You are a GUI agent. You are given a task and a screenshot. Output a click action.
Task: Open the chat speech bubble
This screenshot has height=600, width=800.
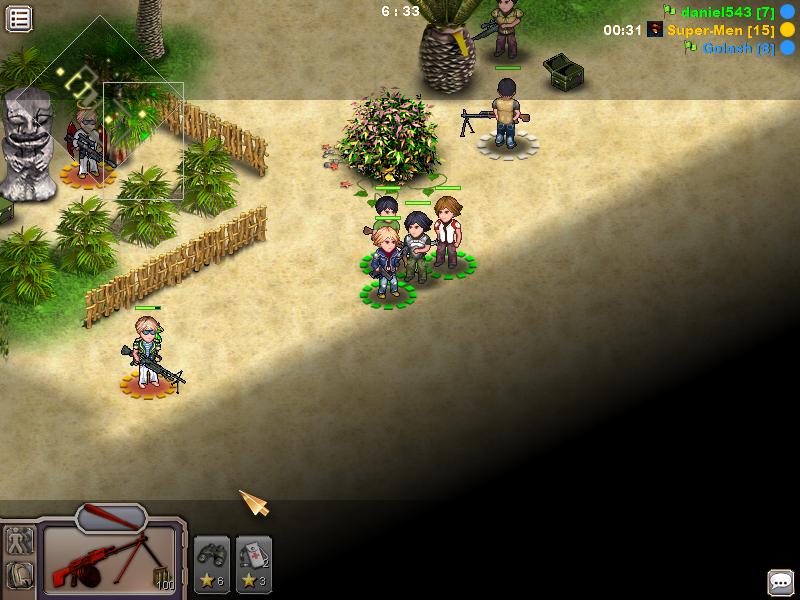tap(780, 581)
